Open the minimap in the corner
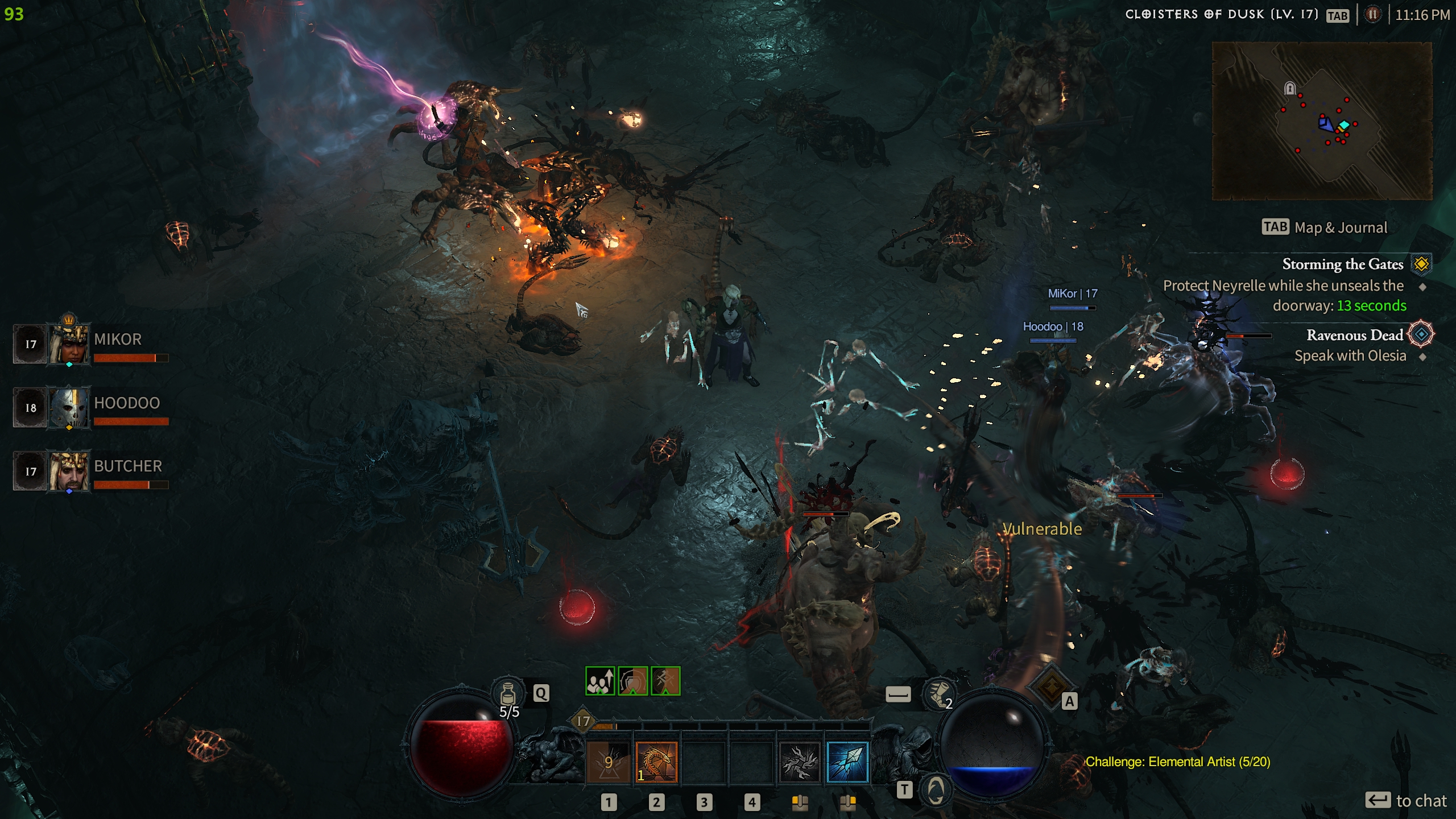Screen dimensions: 1456x819 1322,121
